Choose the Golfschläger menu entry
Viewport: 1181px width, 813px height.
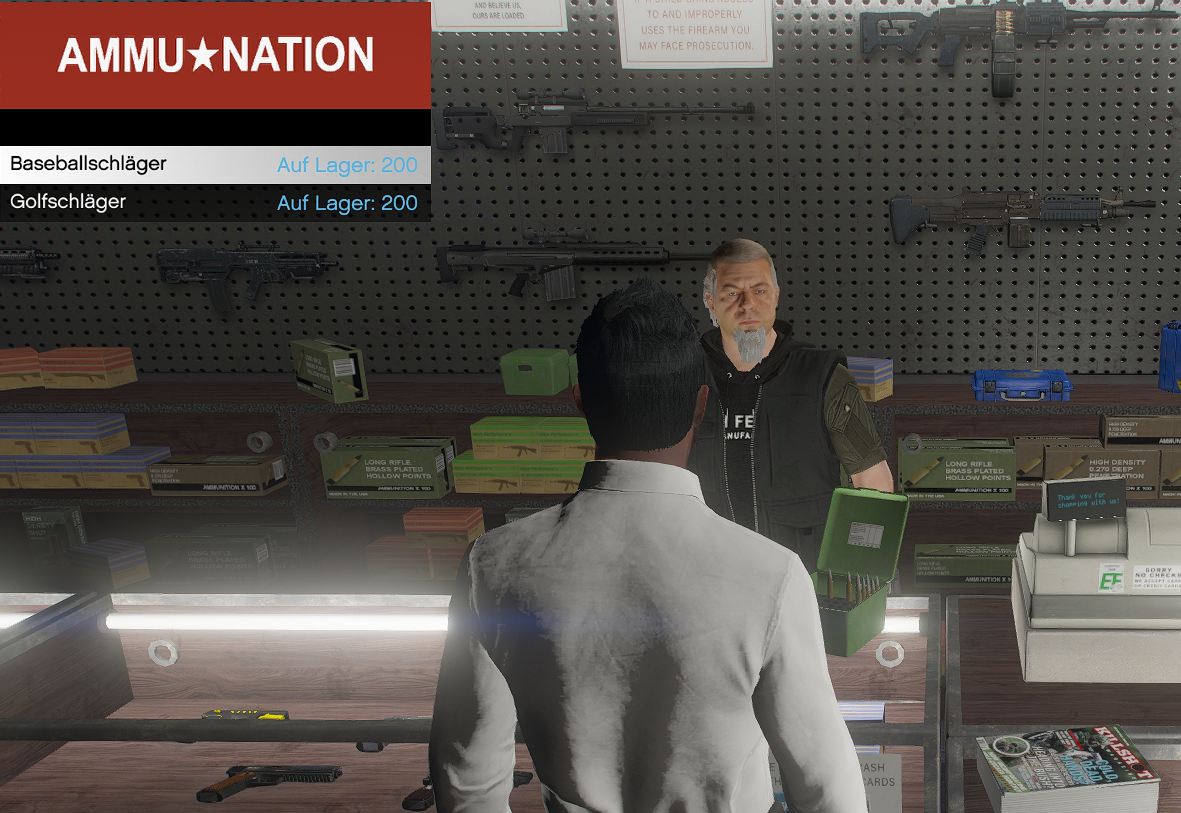coord(215,202)
